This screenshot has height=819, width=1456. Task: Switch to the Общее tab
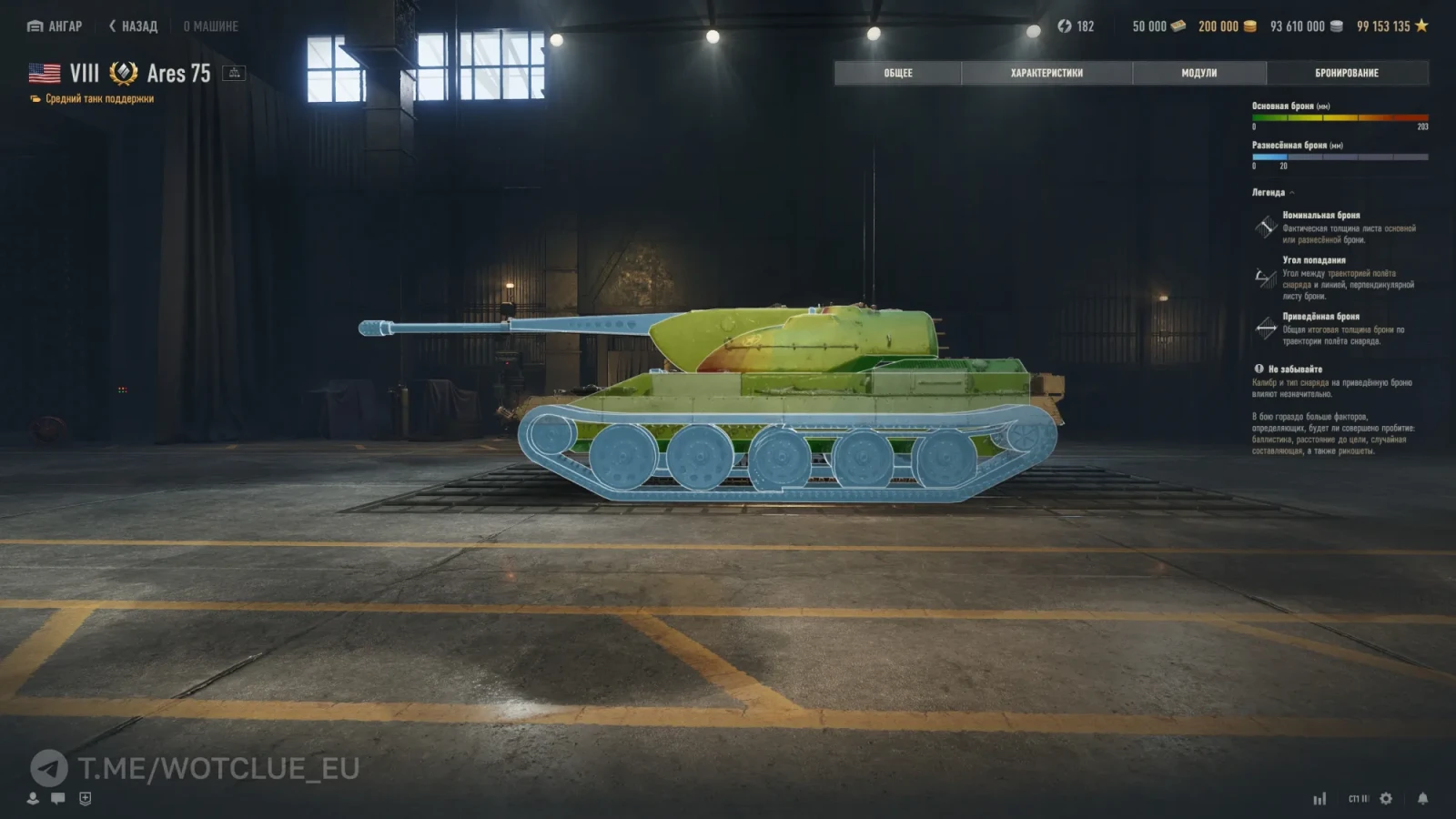pyautogui.click(x=897, y=73)
